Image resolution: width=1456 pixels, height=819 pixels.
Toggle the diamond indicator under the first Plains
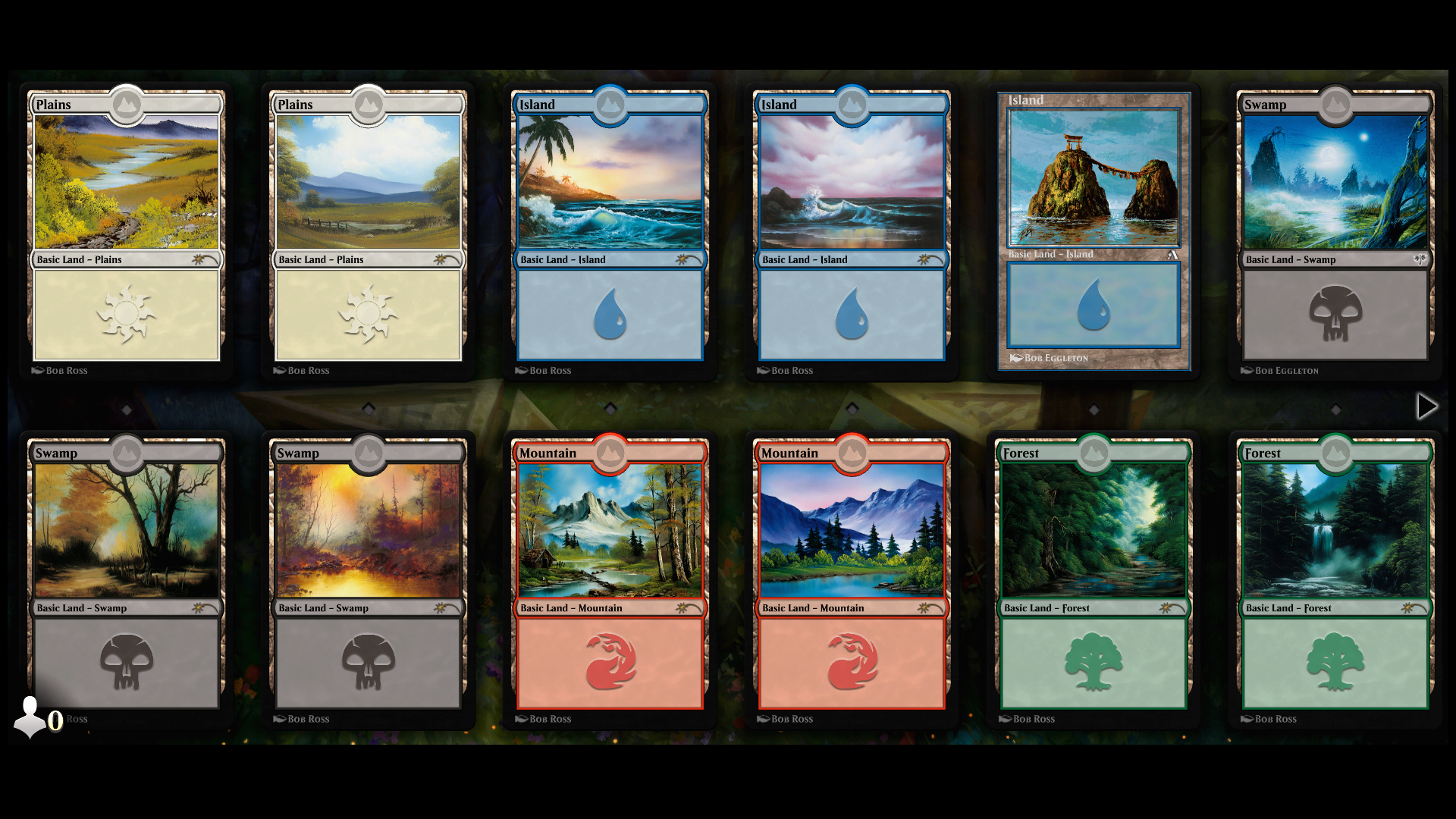[x=127, y=407]
